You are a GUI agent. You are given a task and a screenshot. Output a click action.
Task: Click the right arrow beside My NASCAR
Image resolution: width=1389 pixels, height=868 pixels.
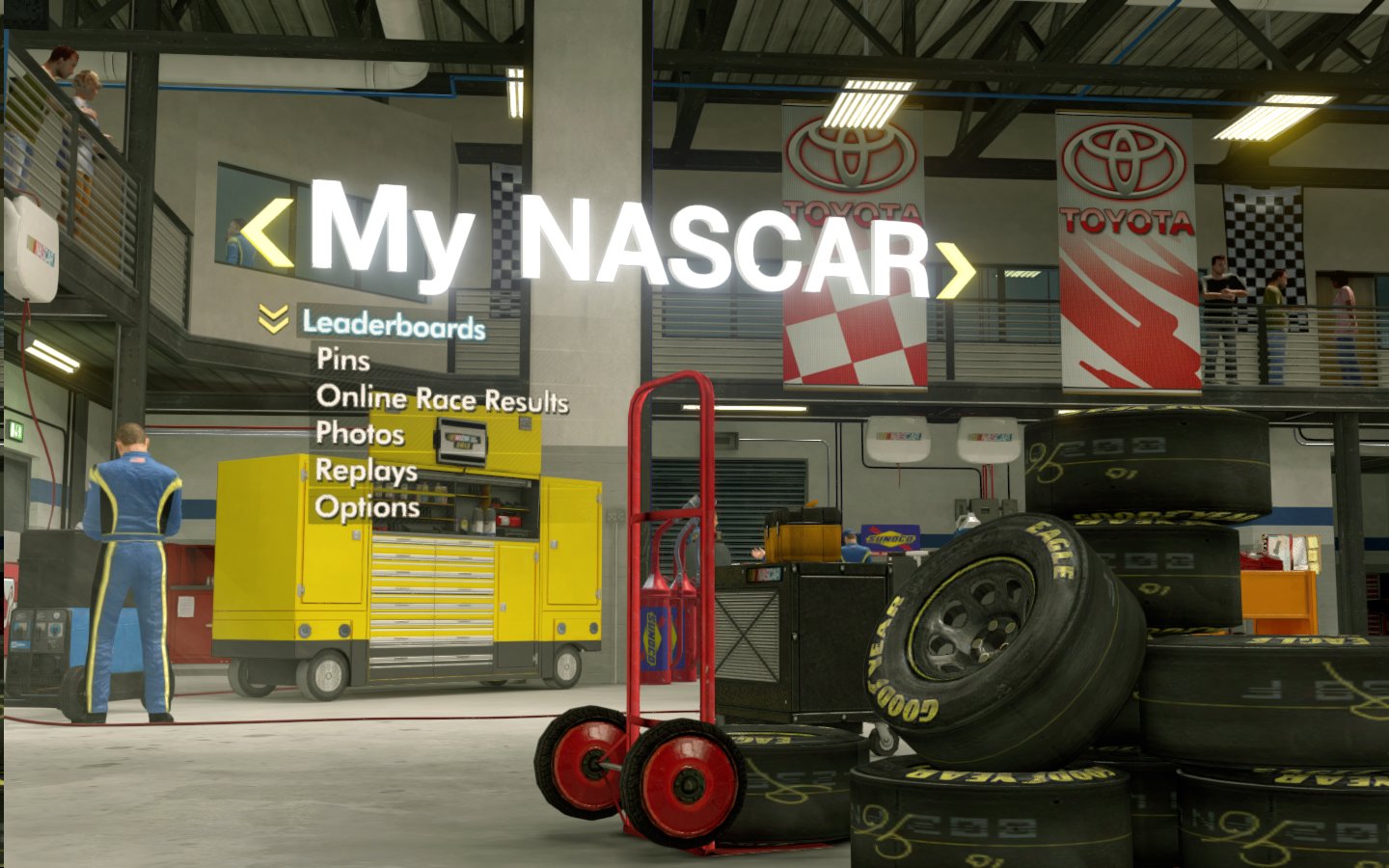[956, 269]
